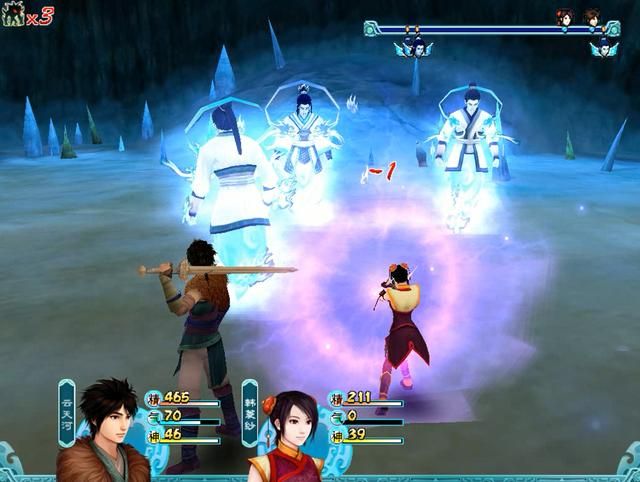Click the 韩菱纱 name plate
The image size is (640, 482).
tap(249, 412)
